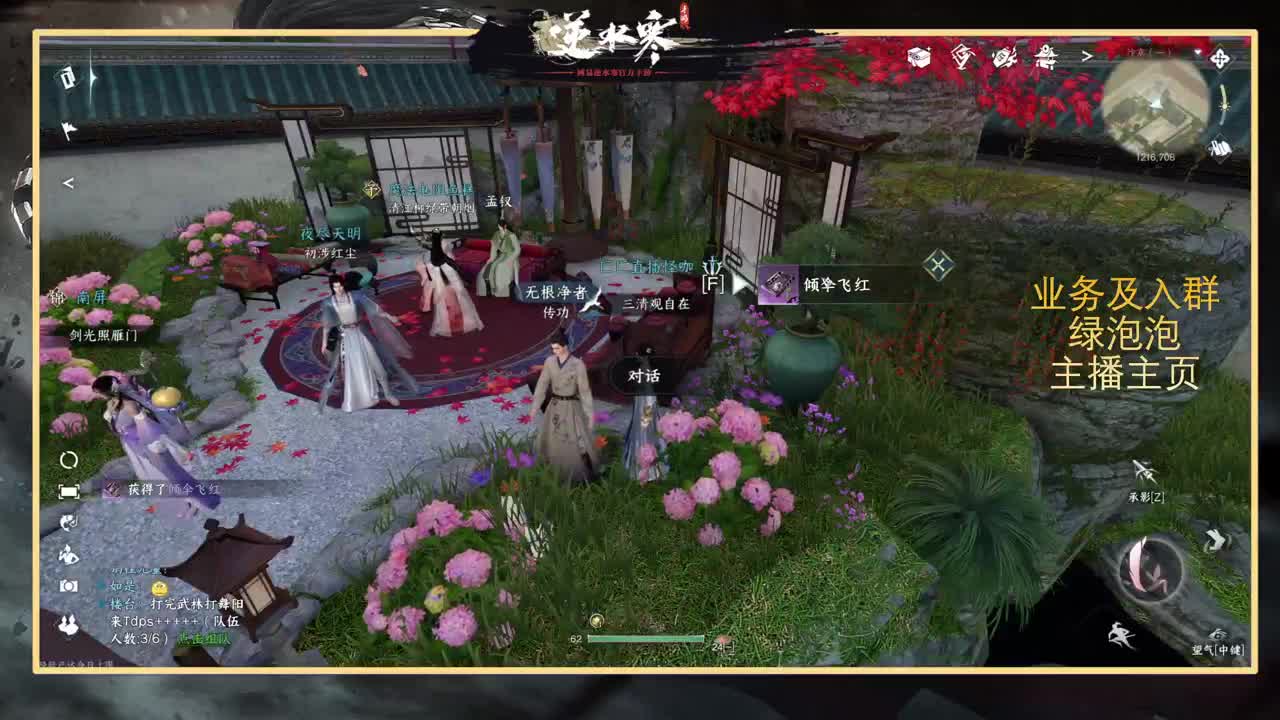Click the circular refresh icon on the left sidebar
Screen dimensions: 1280x720
pos(68,458)
